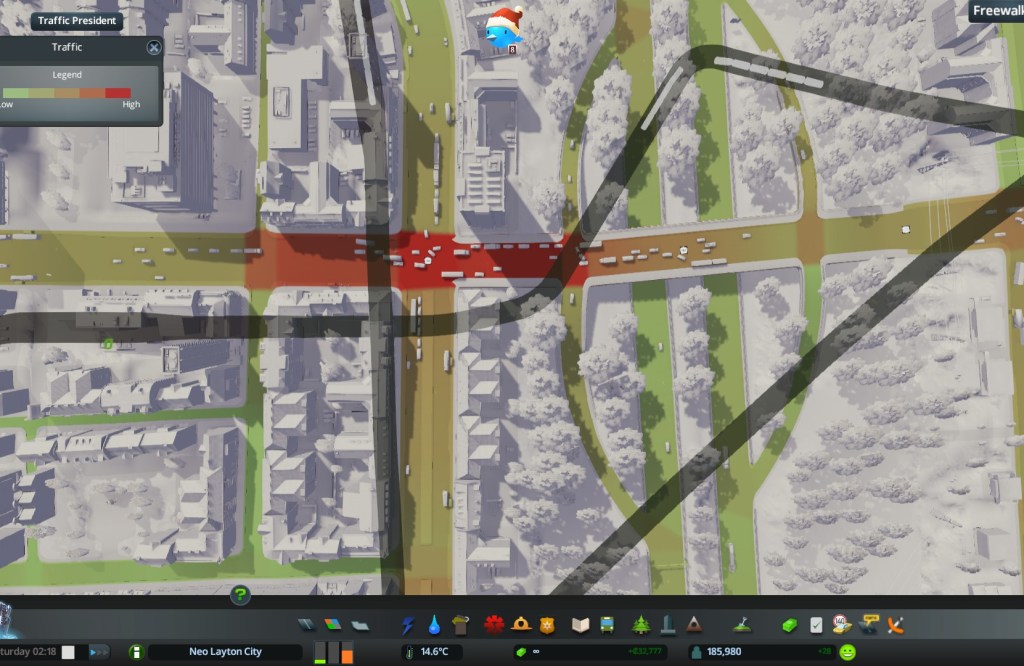Open the red Healthcare menu
The image size is (1024, 666).
click(493, 625)
